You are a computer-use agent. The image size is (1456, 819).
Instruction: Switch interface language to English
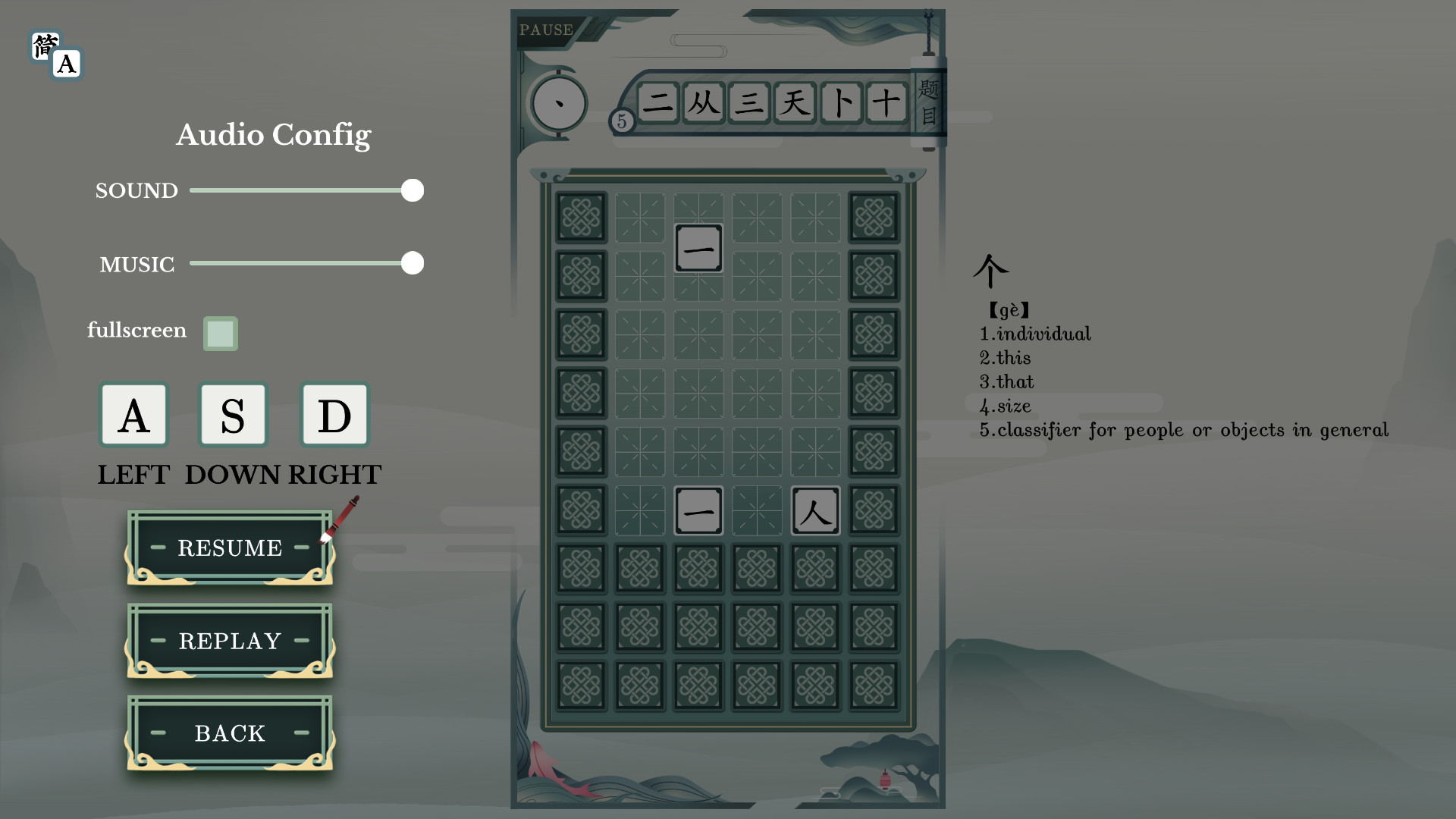click(67, 64)
